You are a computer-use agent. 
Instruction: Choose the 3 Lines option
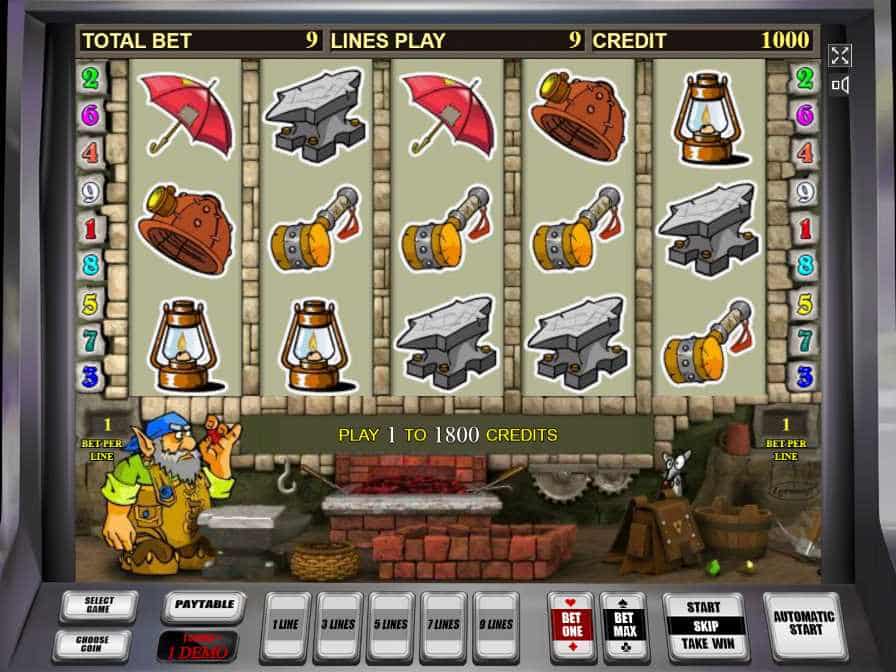pos(340,625)
